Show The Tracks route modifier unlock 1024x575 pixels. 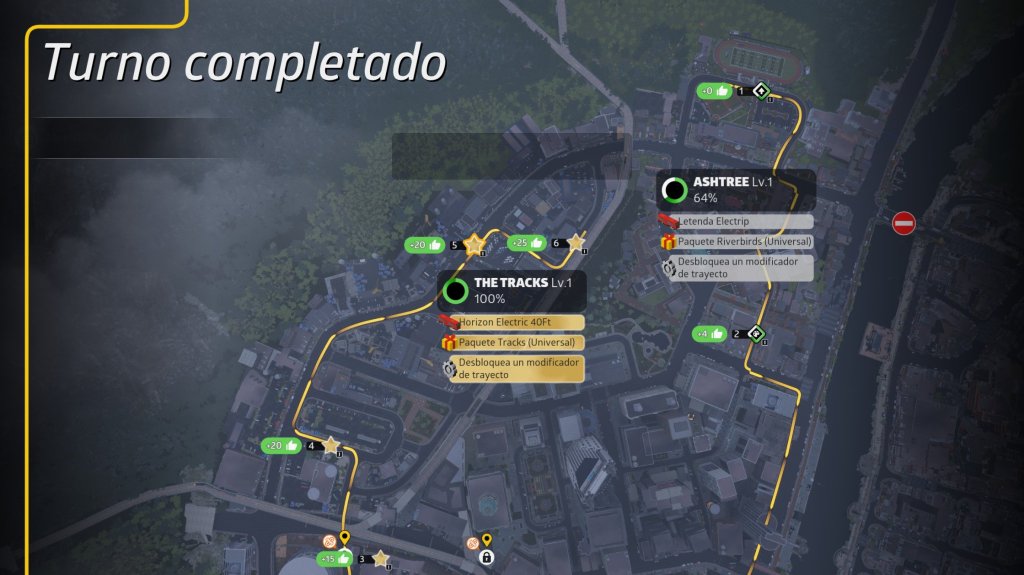coord(510,368)
